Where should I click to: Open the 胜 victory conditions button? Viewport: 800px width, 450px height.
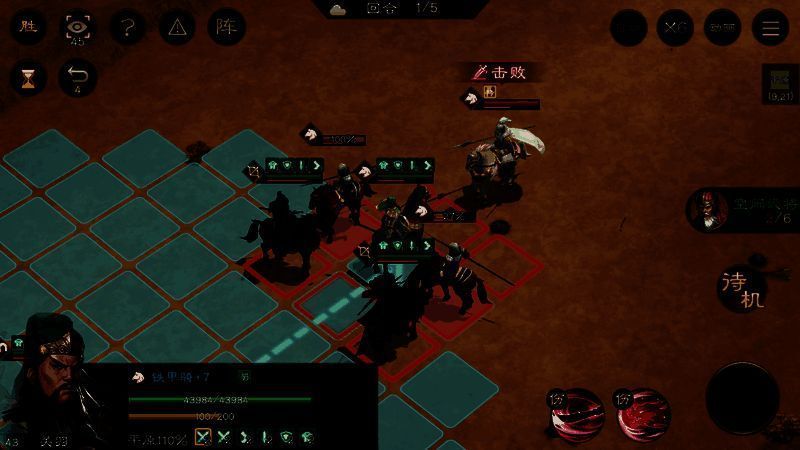tap(28, 27)
